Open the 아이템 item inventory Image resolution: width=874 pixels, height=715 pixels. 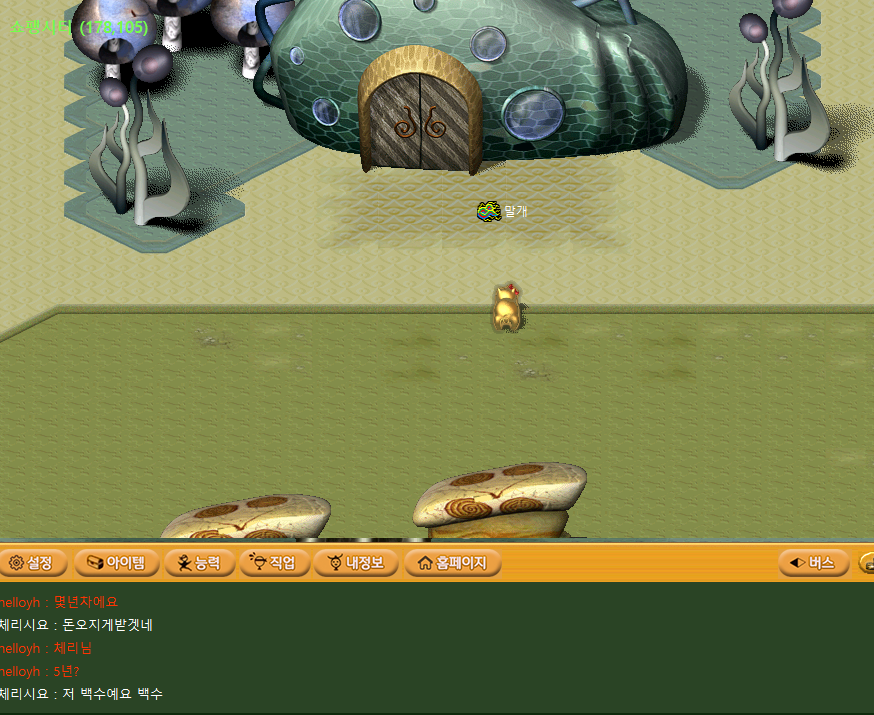click(117, 563)
